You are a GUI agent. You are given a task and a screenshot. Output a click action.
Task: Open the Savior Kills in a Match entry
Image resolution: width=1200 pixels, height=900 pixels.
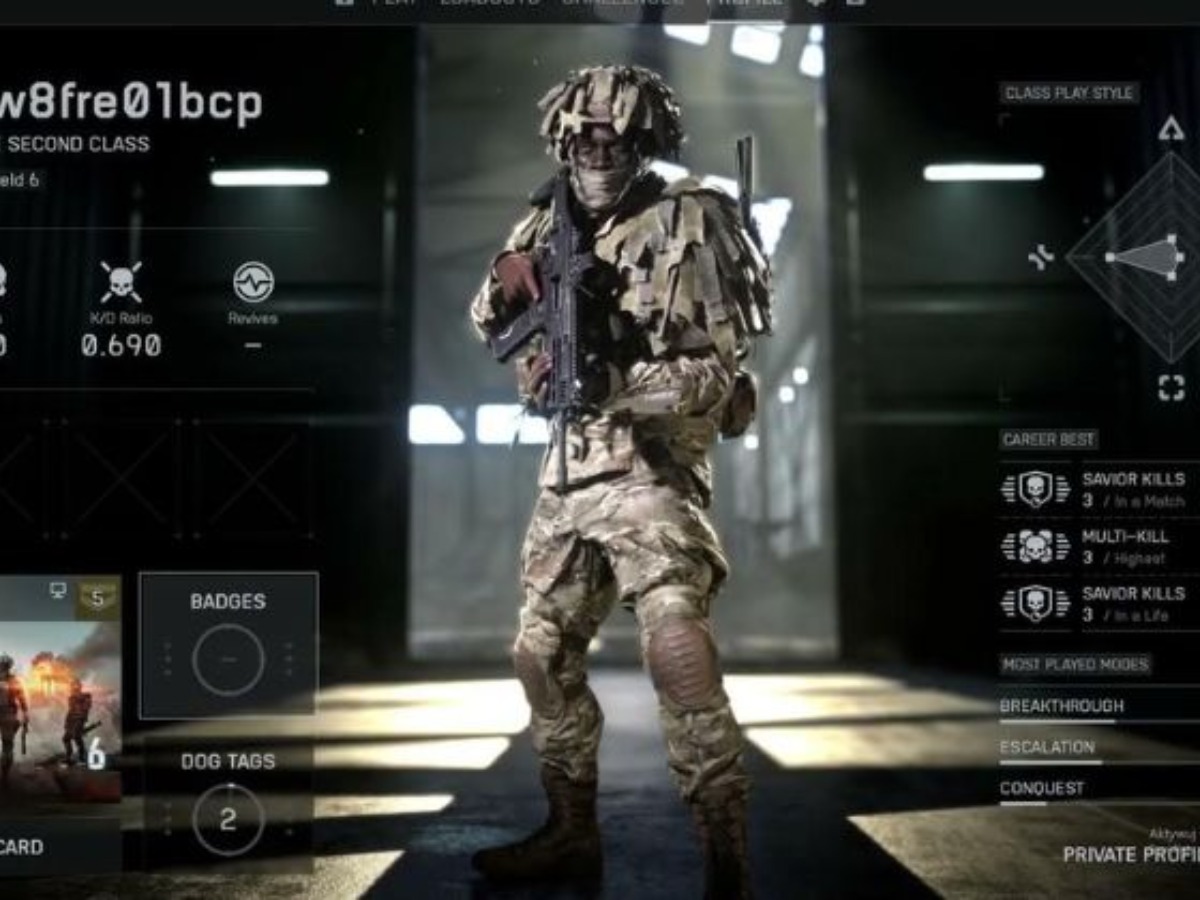click(x=1100, y=490)
